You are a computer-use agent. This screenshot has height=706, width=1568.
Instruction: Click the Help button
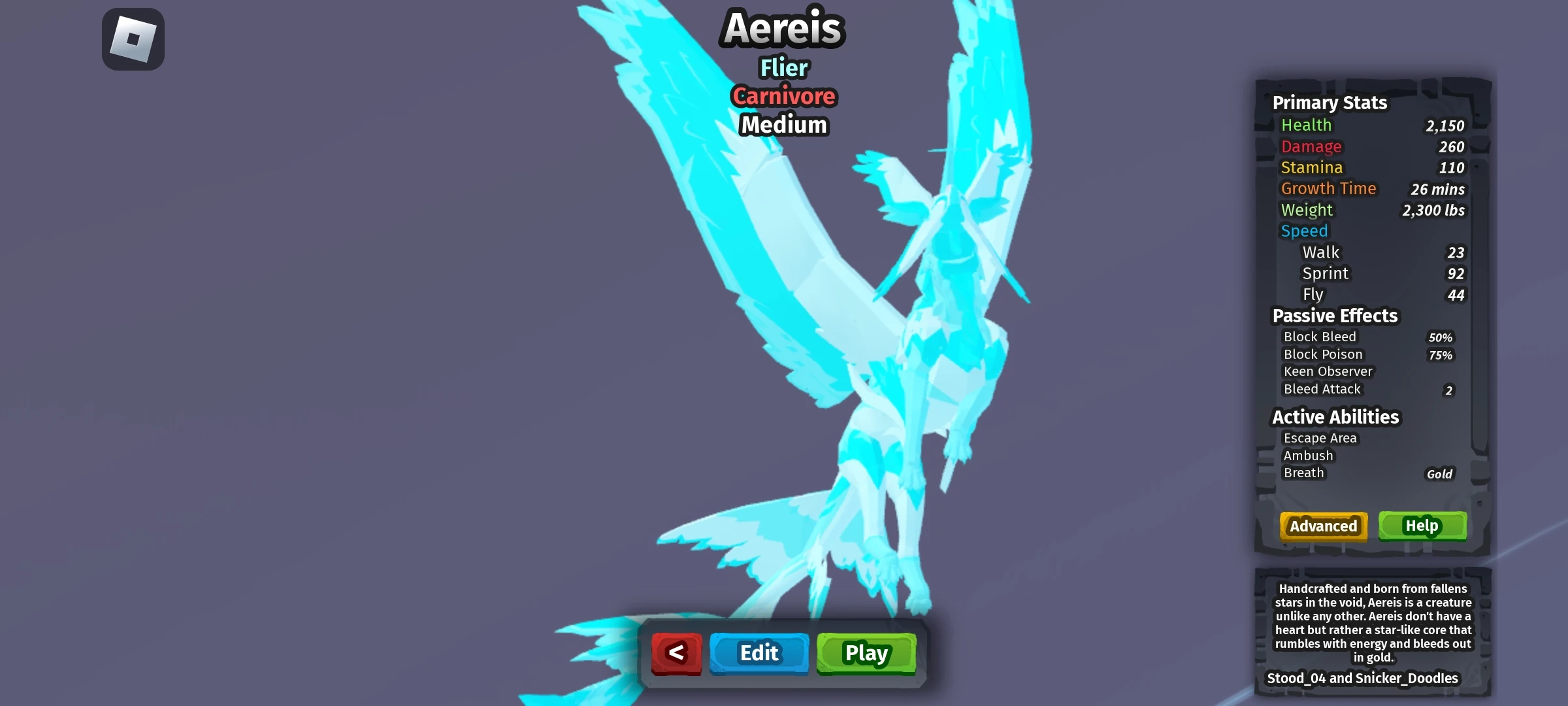[1422, 526]
